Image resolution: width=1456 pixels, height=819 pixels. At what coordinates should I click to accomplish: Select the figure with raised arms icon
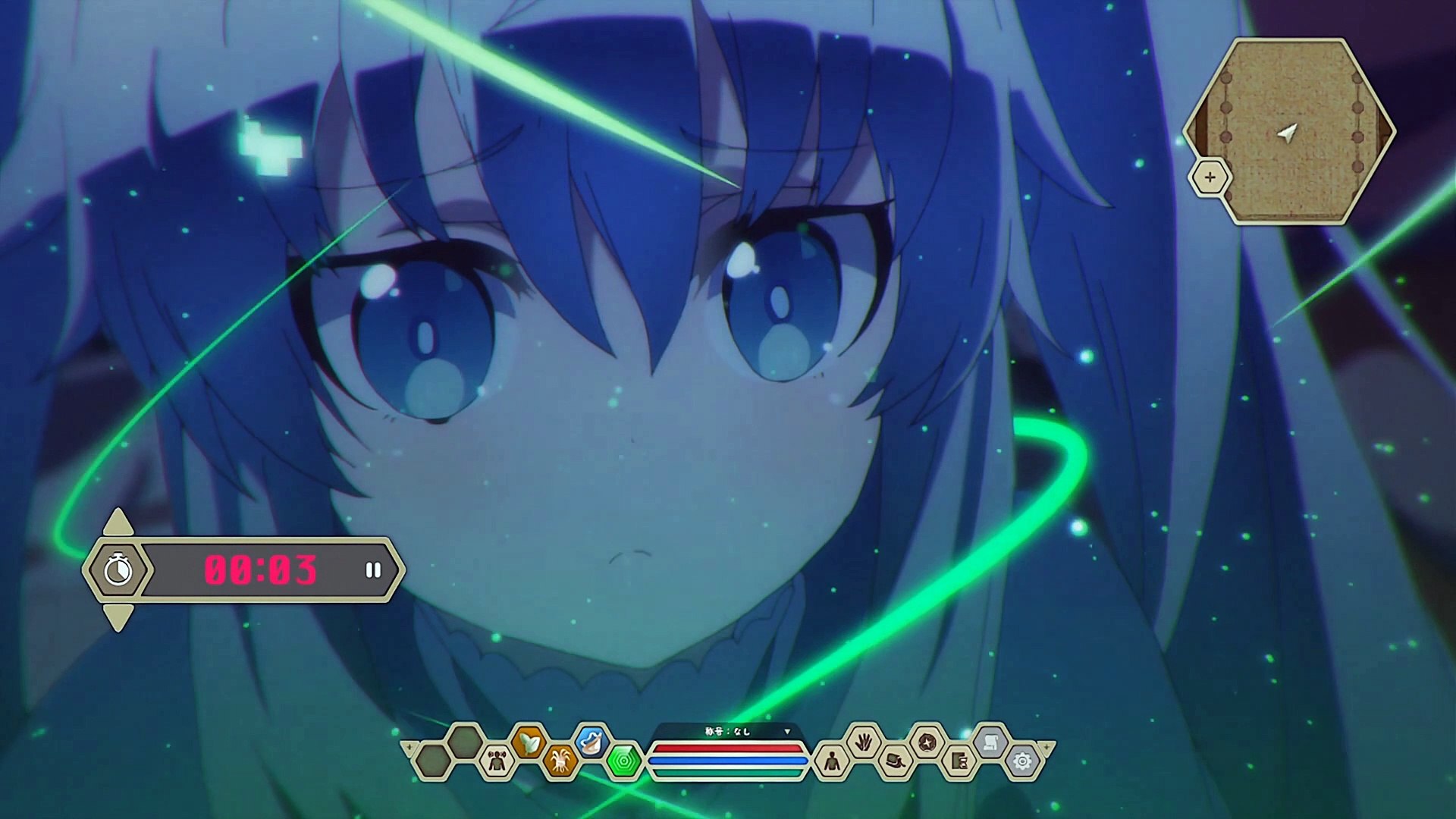point(497,760)
